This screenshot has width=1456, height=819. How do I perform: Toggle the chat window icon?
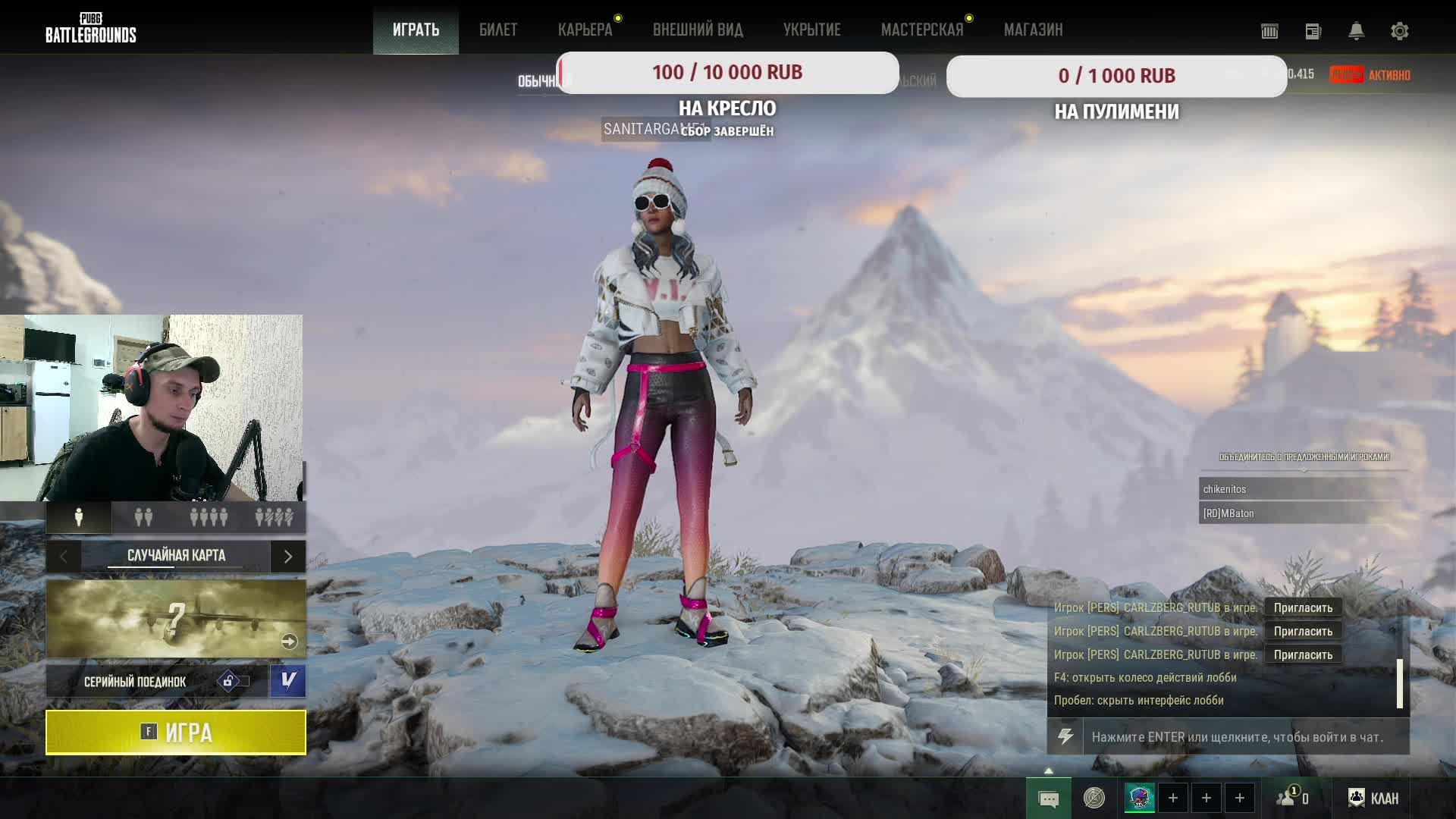pyautogui.click(x=1049, y=799)
